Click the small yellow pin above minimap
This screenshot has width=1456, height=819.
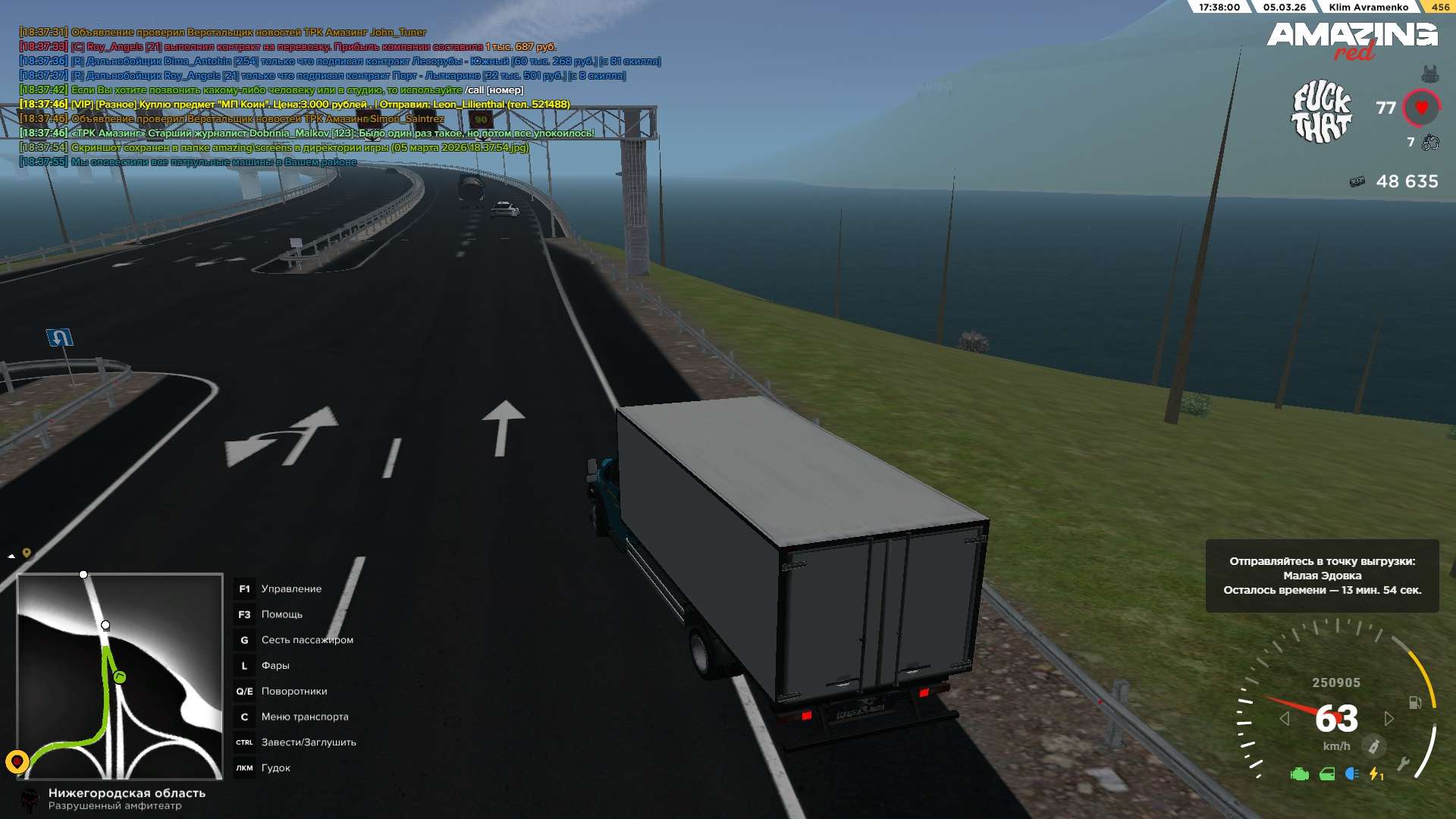27,553
